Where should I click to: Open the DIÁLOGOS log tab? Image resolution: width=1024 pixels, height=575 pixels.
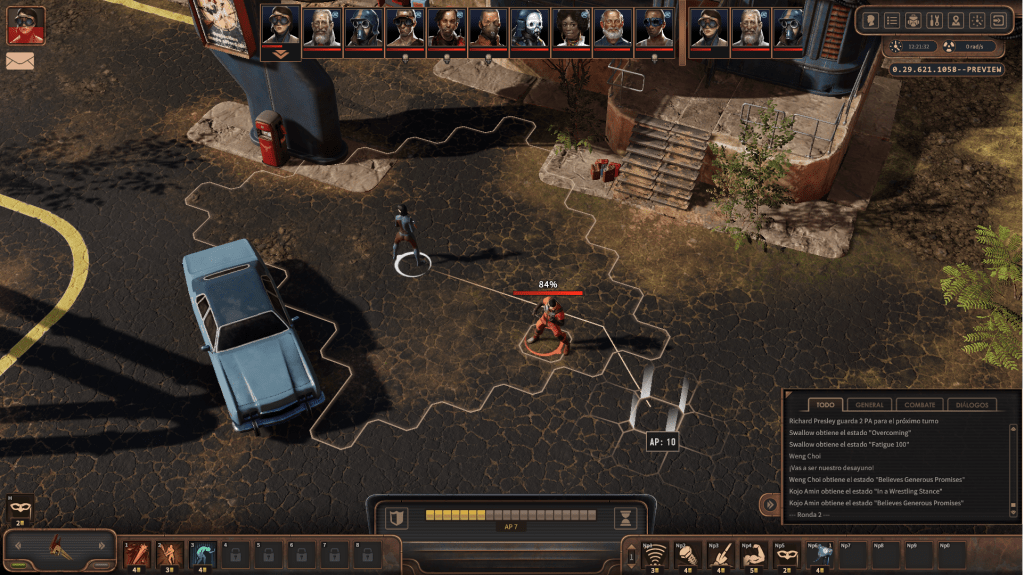[x=970, y=404]
